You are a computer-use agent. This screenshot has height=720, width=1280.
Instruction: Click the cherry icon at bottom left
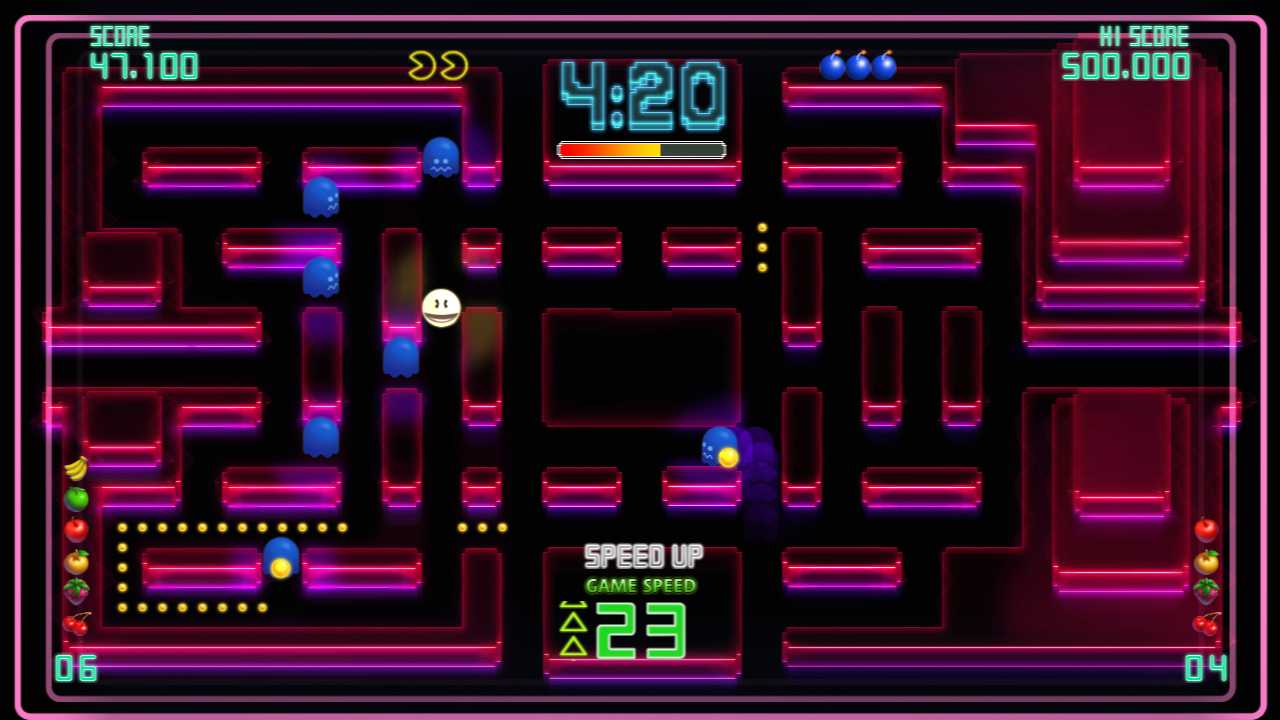pyautogui.click(x=75, y=622)
